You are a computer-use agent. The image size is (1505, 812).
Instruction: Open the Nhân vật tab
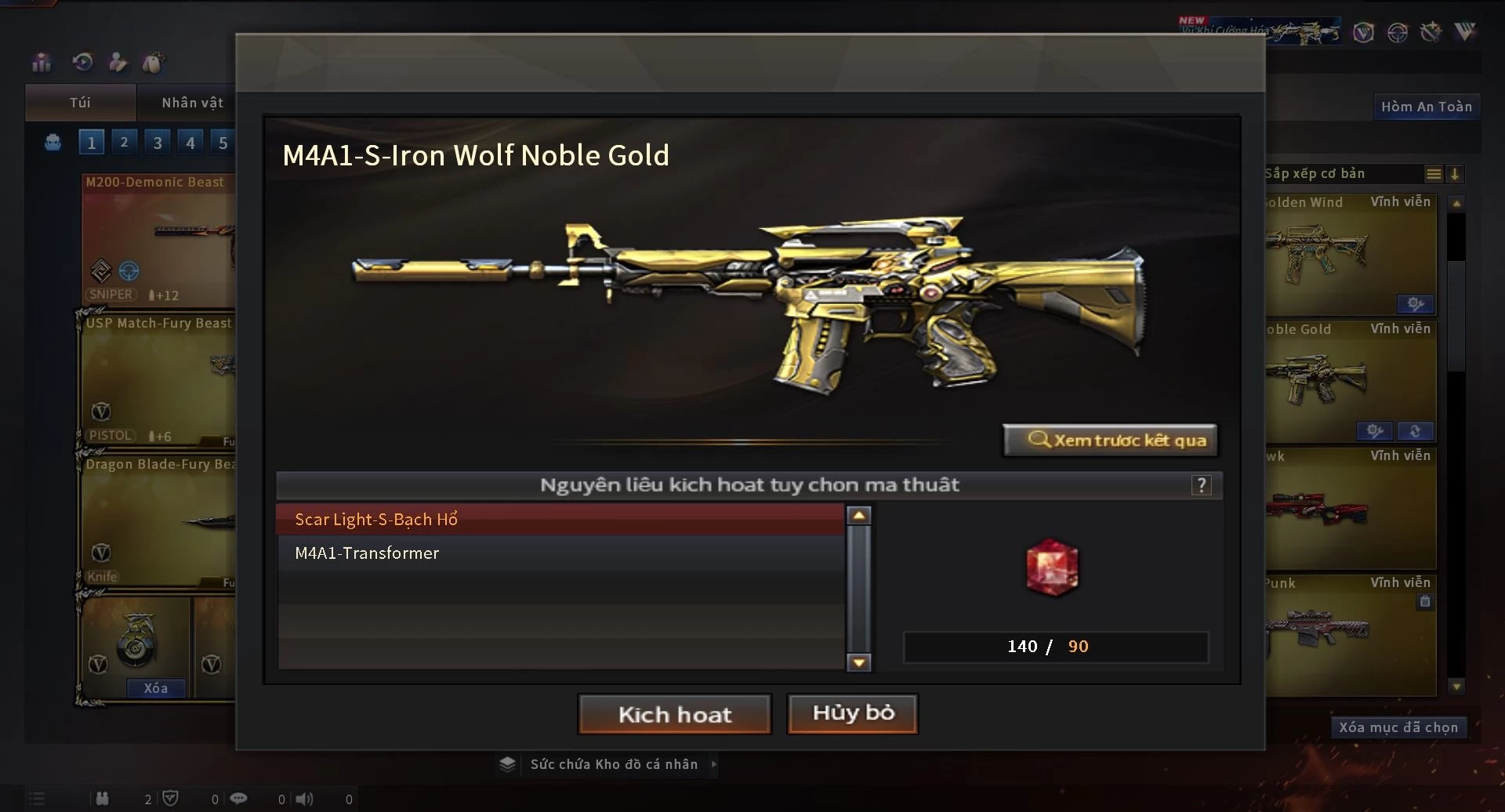(192, 103)
